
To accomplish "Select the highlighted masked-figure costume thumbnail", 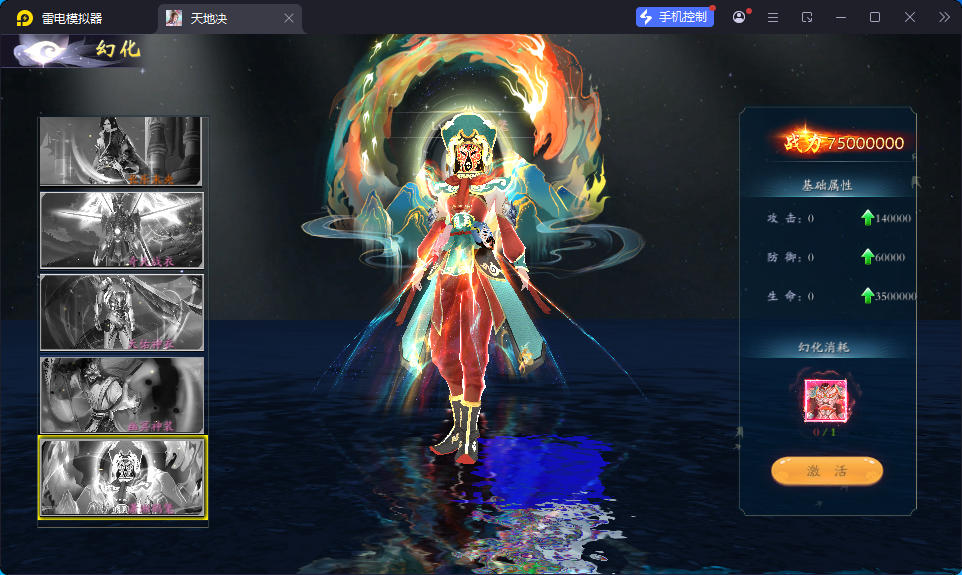I will [x=122, y=477].
